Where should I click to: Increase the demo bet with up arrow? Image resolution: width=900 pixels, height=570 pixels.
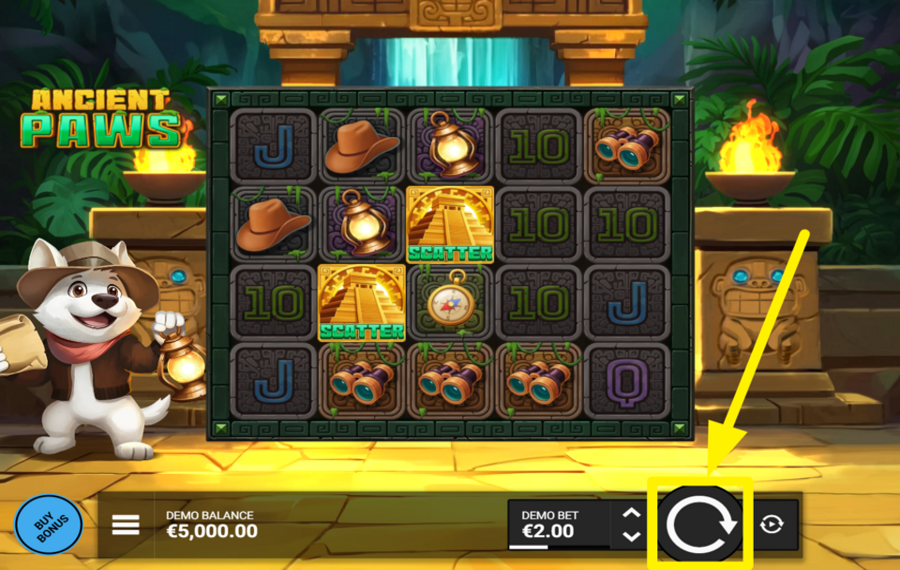tap(631, 513)
